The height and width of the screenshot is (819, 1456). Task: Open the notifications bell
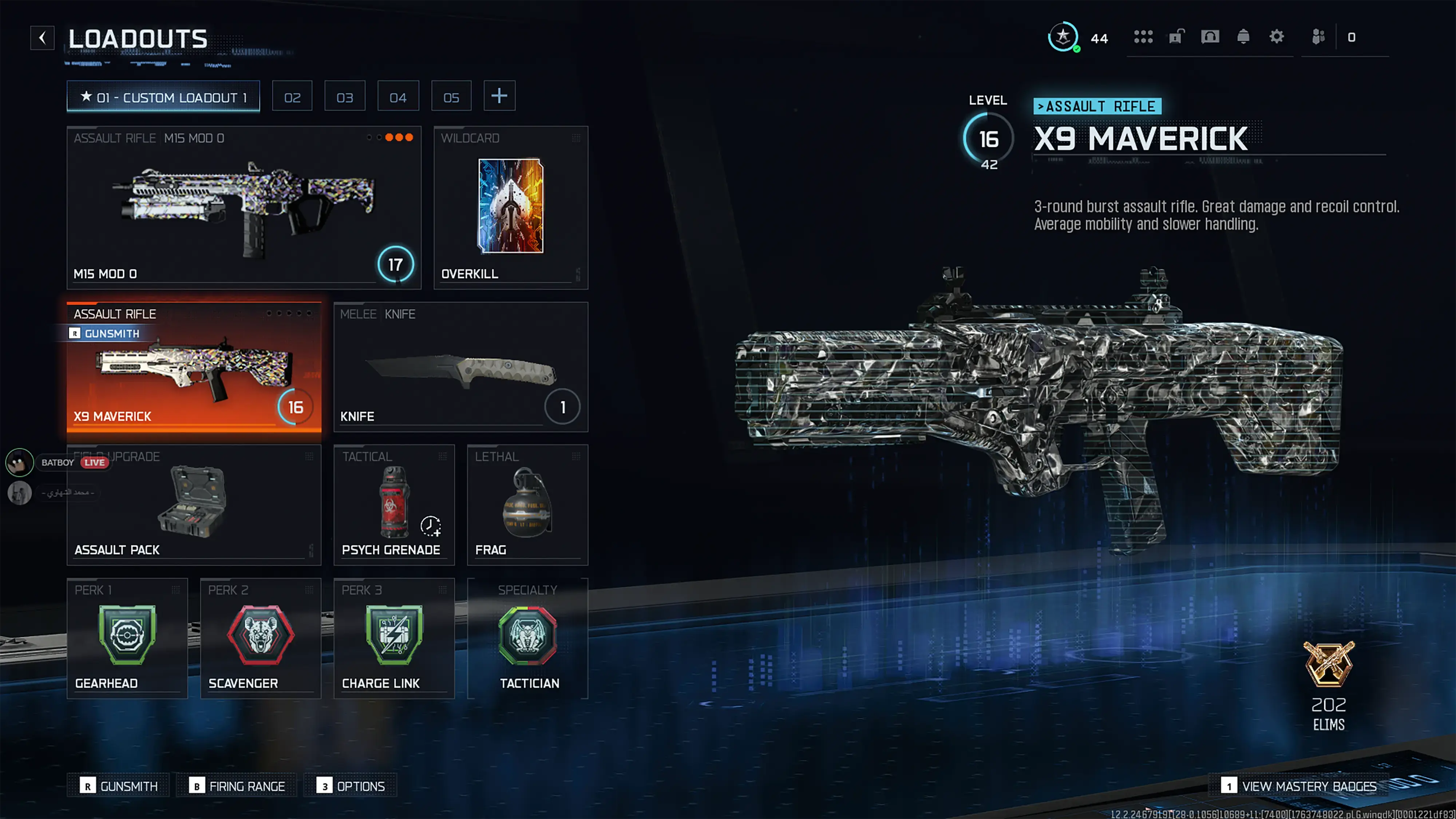coord(1243,37)
